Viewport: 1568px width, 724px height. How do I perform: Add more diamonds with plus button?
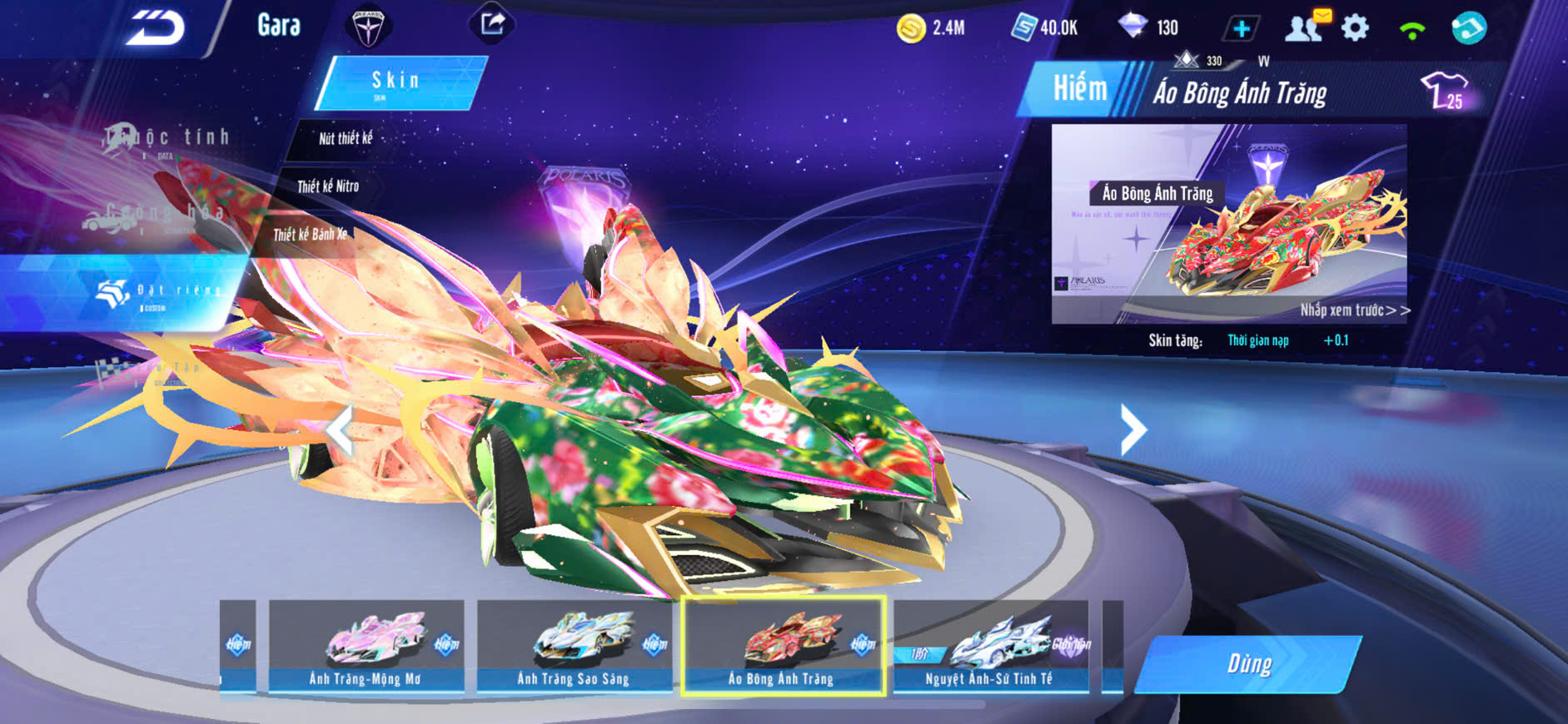pyautogui.click(x=1241, y=29)
